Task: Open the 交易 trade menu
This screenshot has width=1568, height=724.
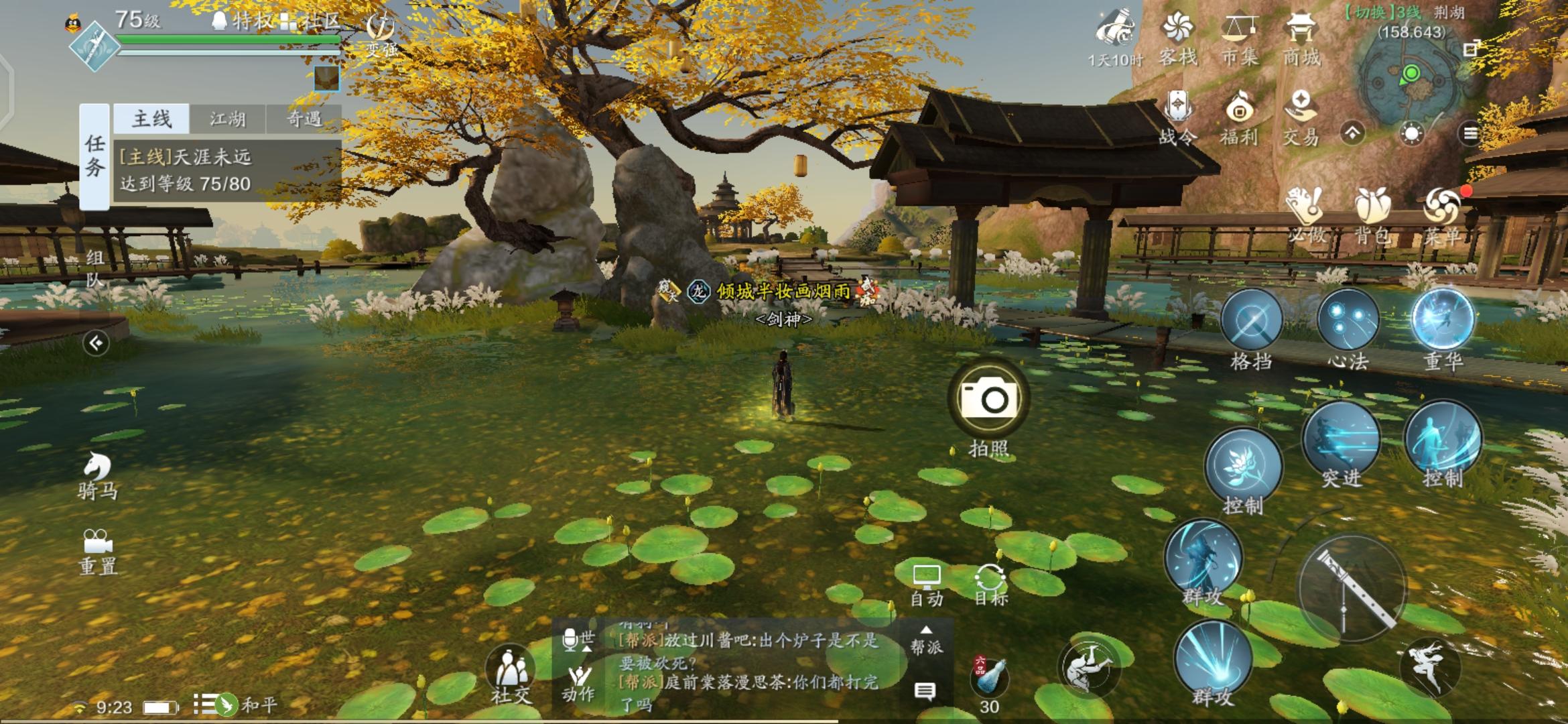Action: [1301, 117]
